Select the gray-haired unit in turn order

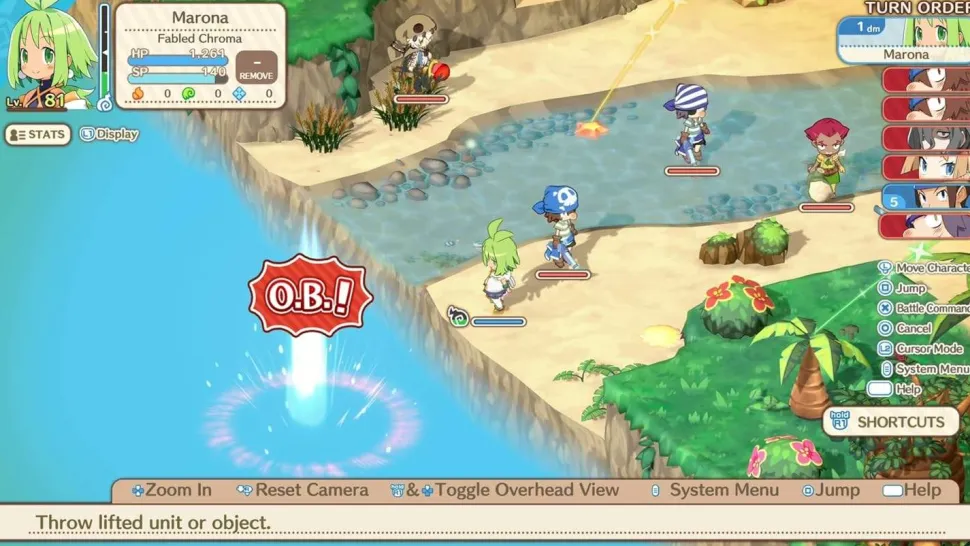pyautogui.click(x=926, y=138)
